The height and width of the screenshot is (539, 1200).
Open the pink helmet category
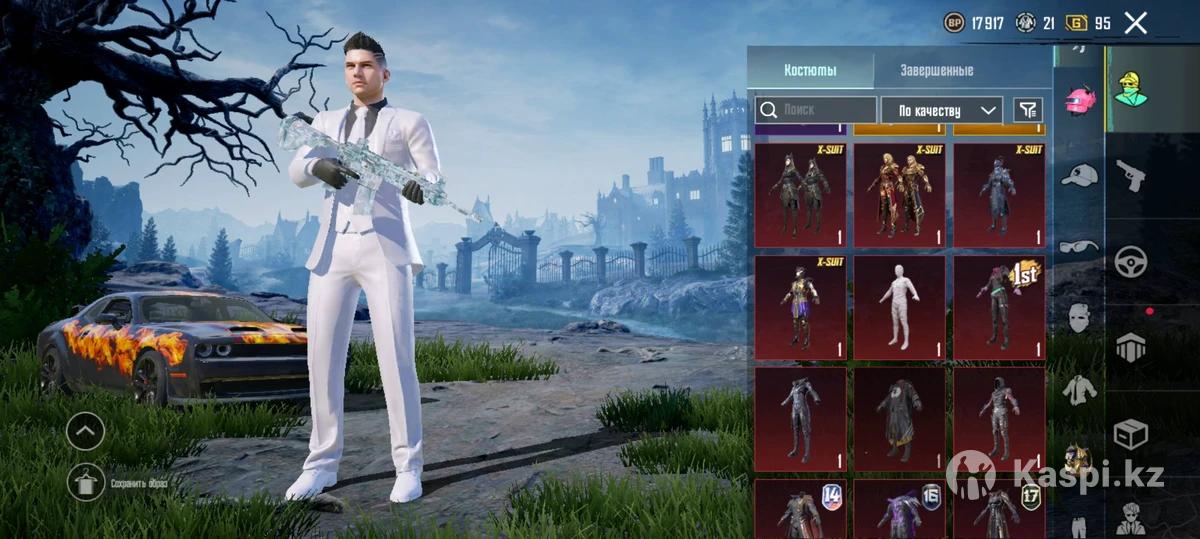tap(1079, 100)
